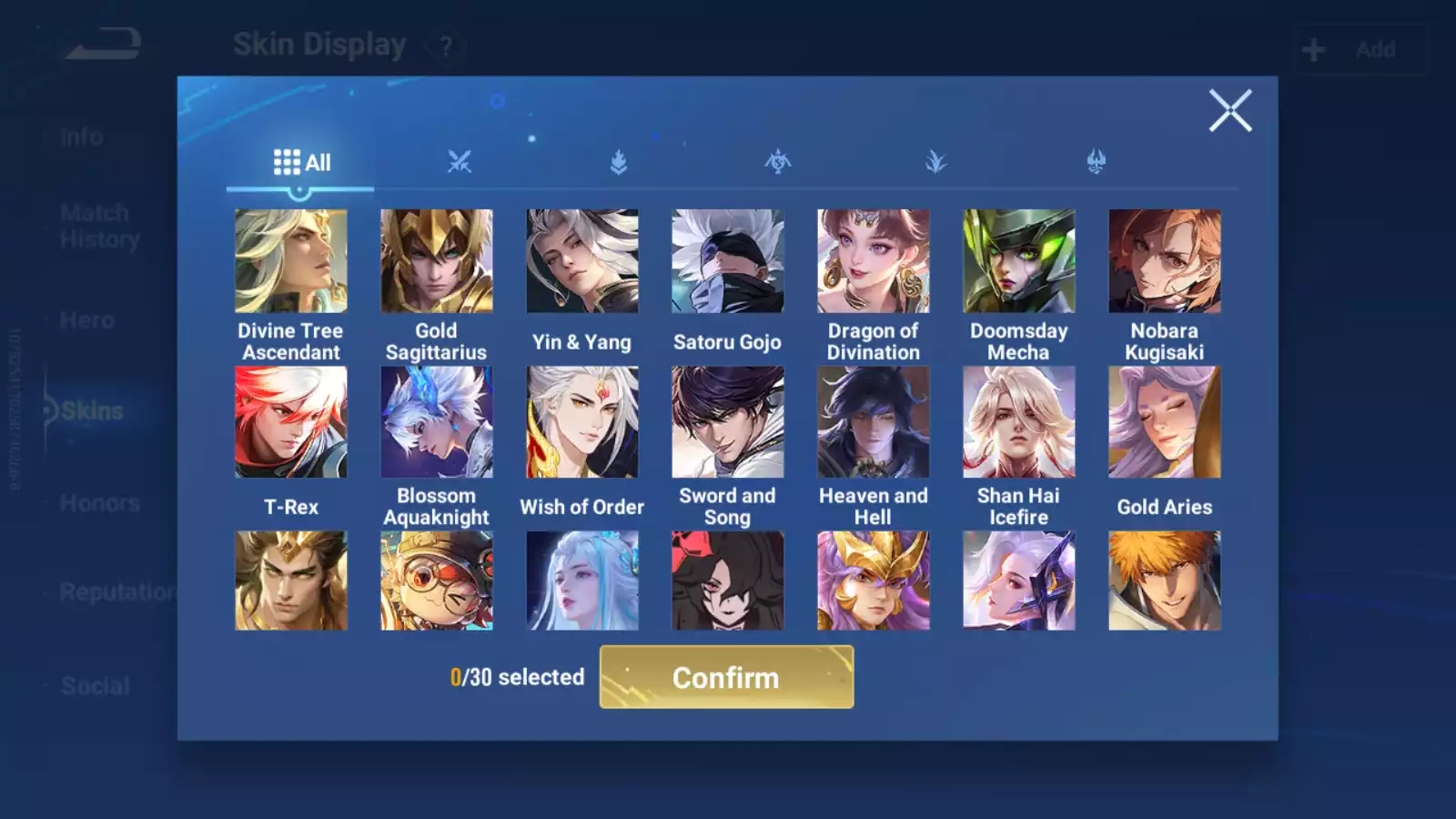1456x819 pixels.
Task: Choose the Gold Aries skin
Action: click(1165, 422)
